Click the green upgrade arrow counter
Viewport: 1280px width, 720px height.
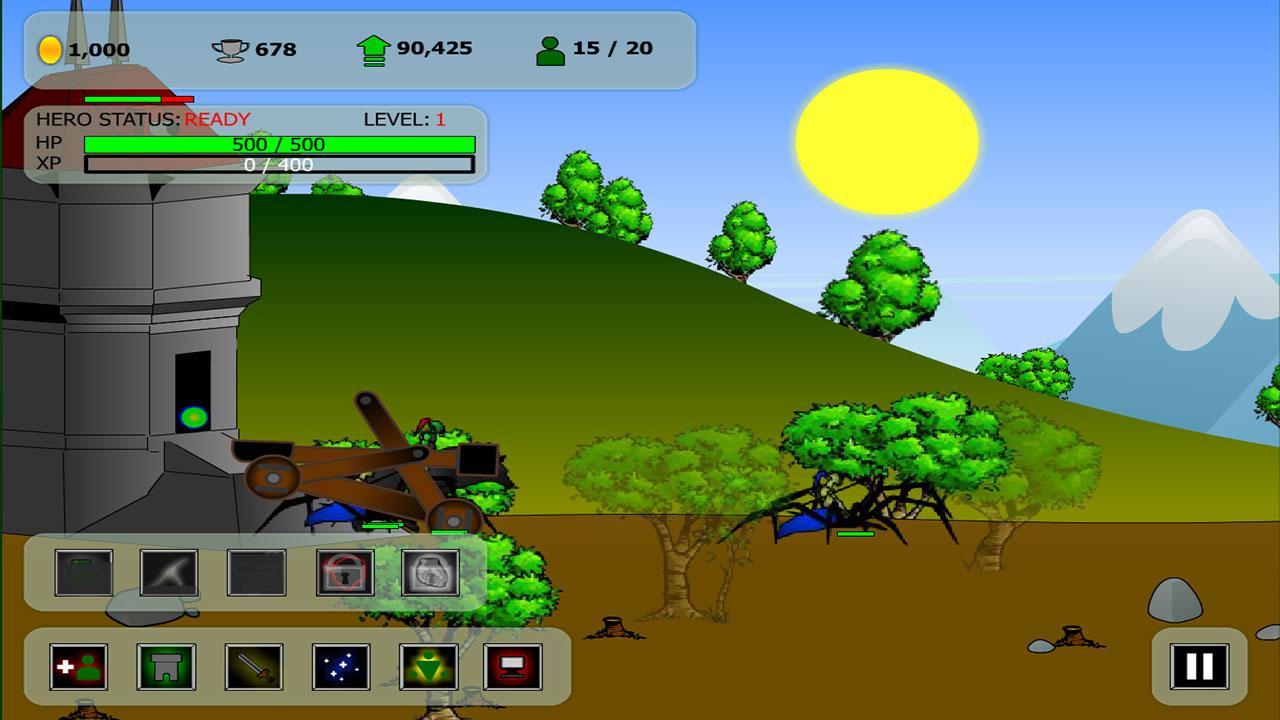(372, 46)
